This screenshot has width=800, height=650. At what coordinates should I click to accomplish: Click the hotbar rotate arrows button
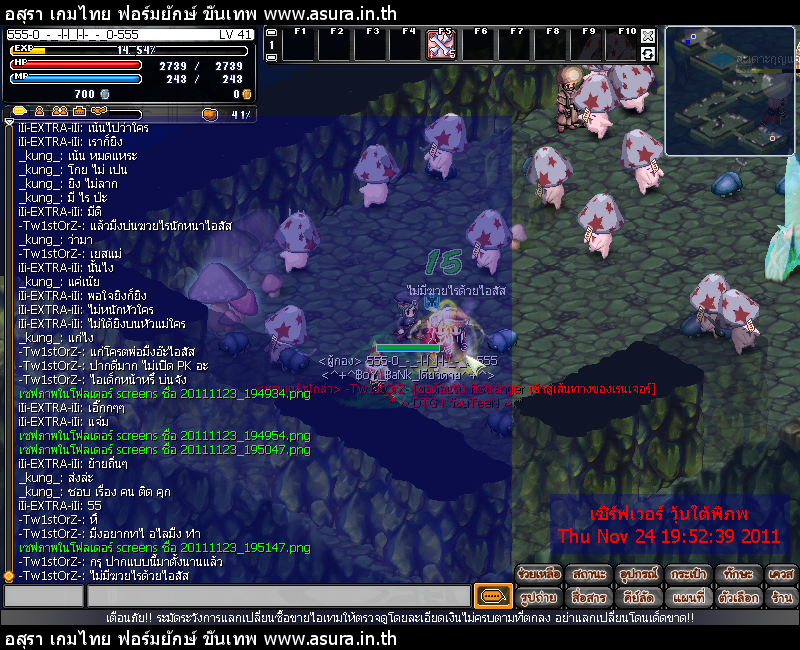point(648,53)
